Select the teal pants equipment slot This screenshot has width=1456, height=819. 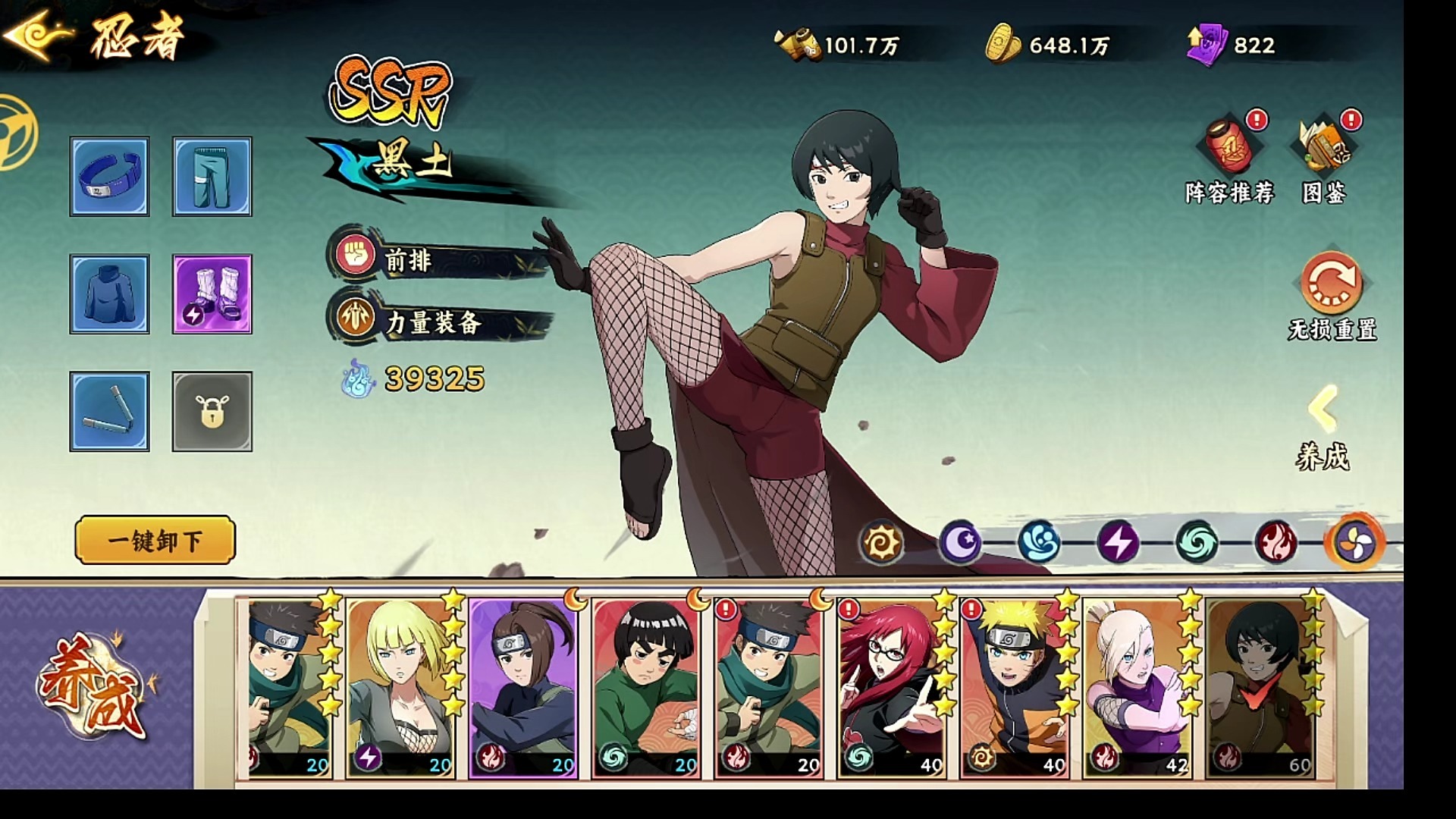coord(212,177)
